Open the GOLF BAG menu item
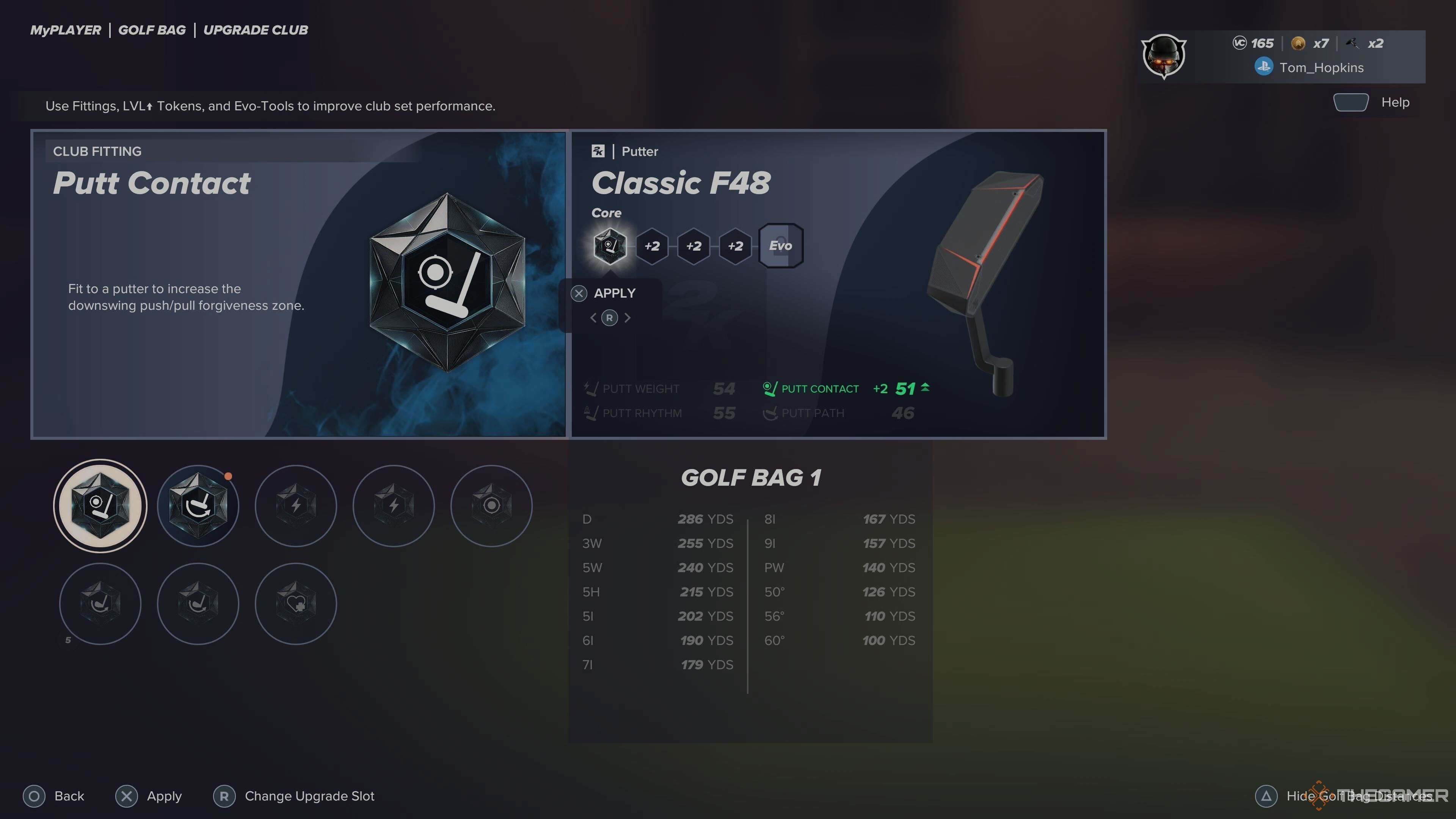 click(152, 30)
